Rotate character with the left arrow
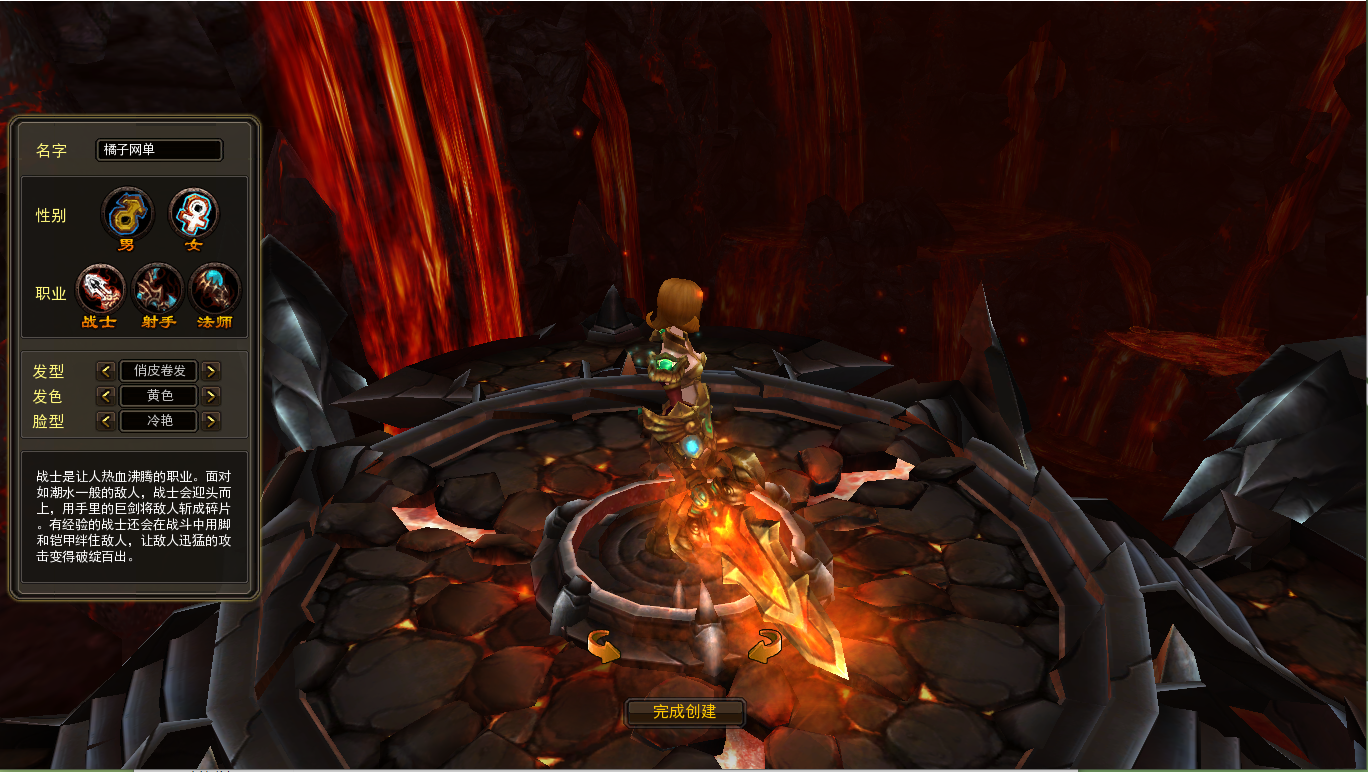Image resolution: width=1368 pixels, height=772 pixels. 603,647
